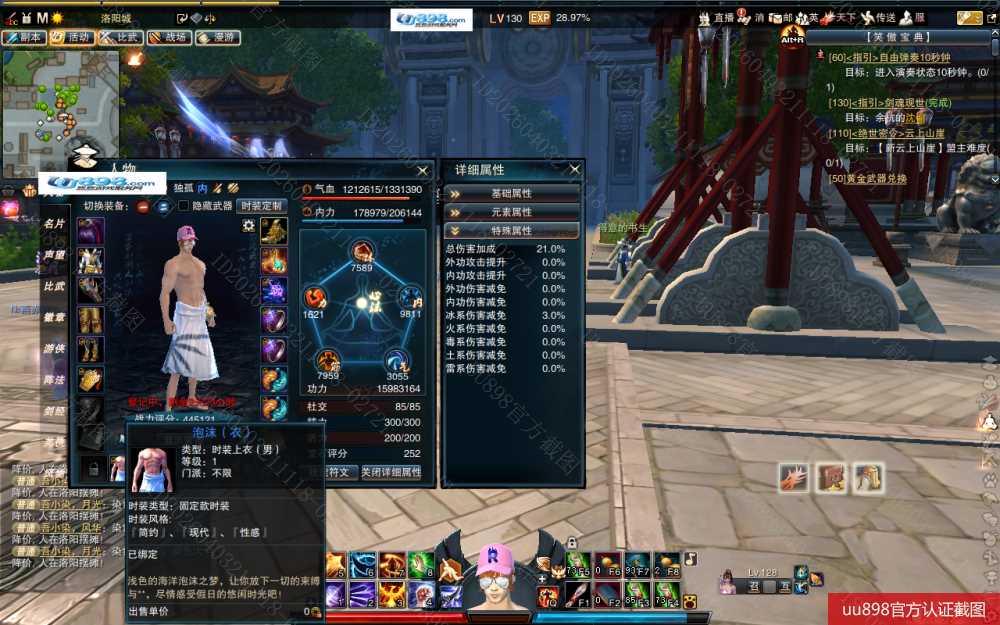
Task: Click the Luoyang minimap
Action: (60, 100)
